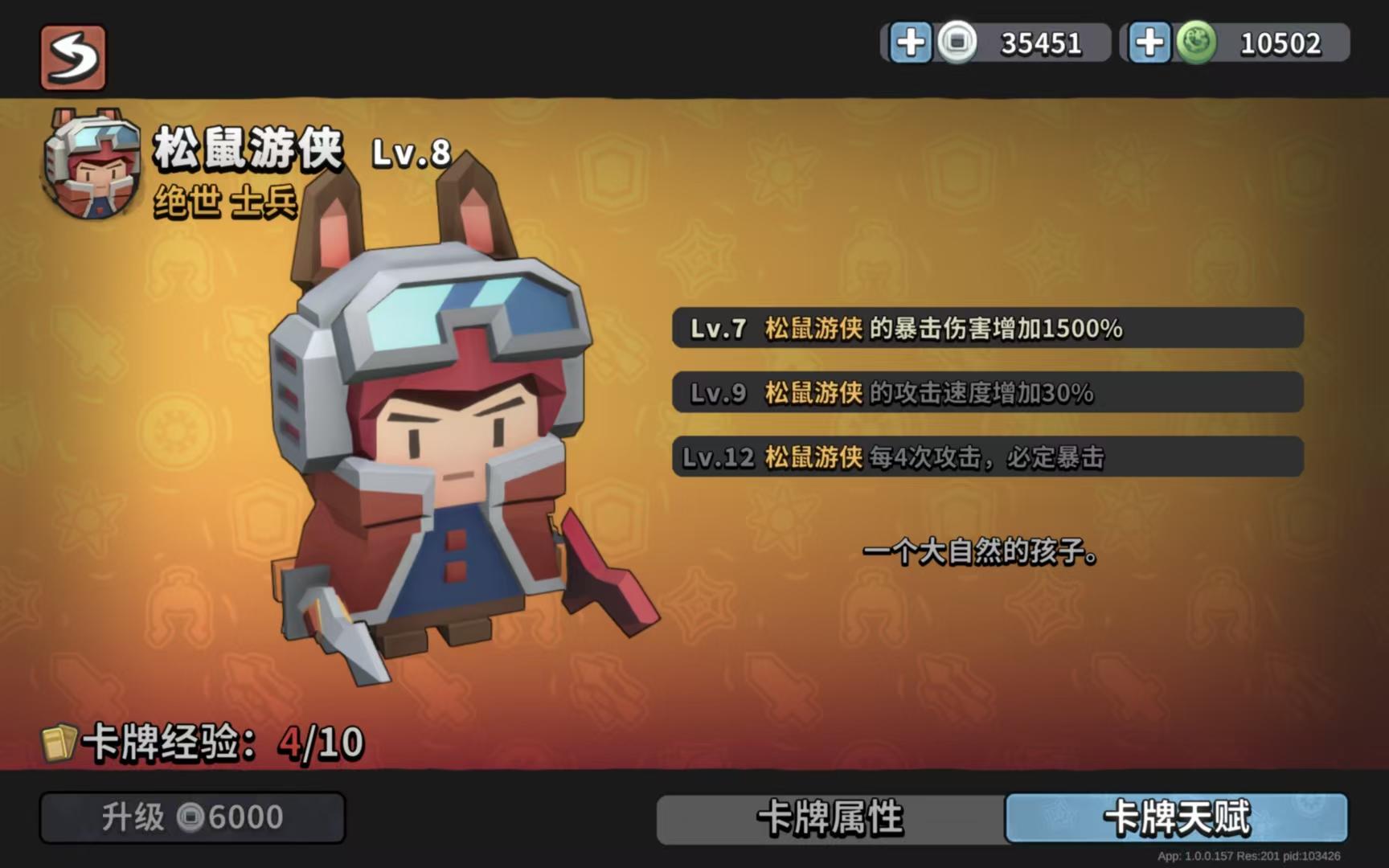Open gem purchase with the second plus button
The width and height of the screenshot is (1389, 868).
1151,43
